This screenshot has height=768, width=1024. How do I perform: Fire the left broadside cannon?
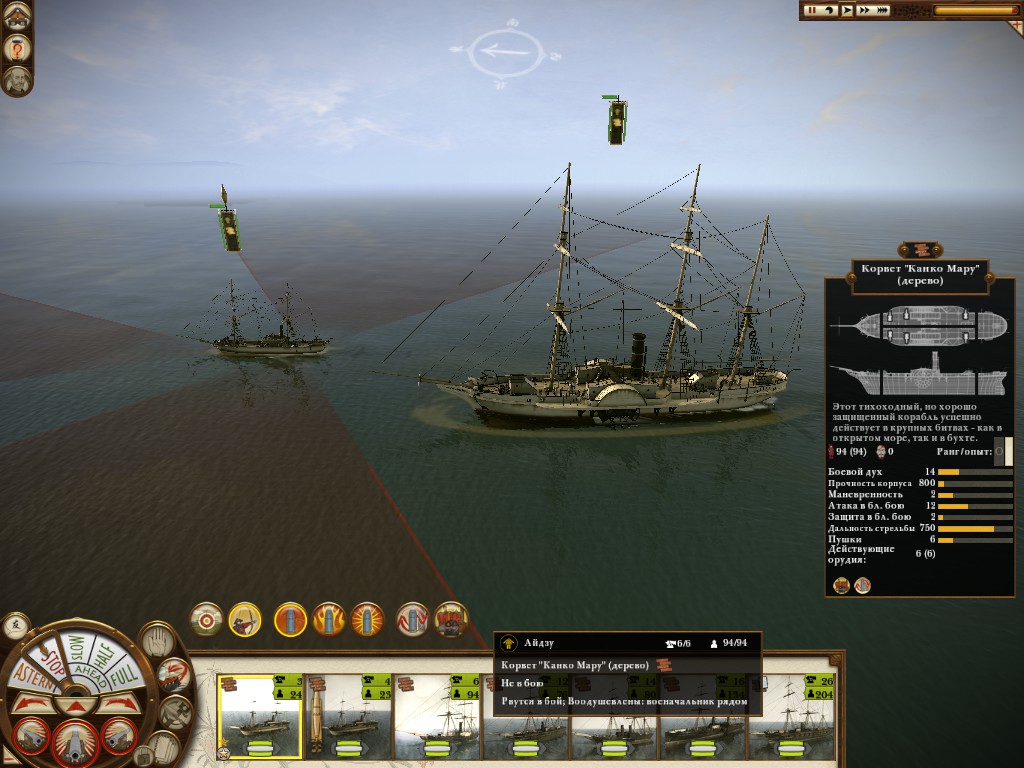click(33, 735)
